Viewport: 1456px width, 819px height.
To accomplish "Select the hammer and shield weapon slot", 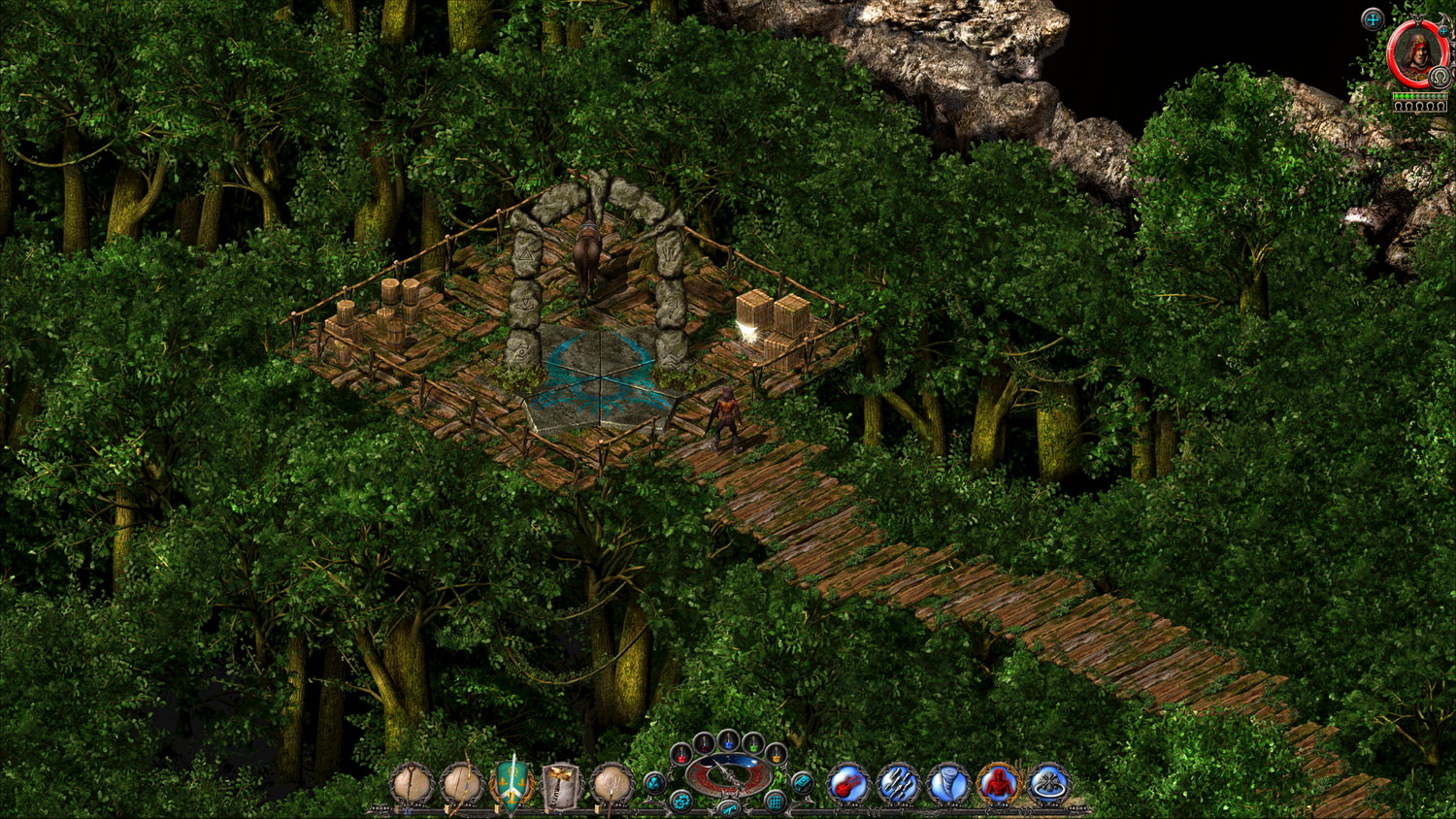I will click(562, 783).
